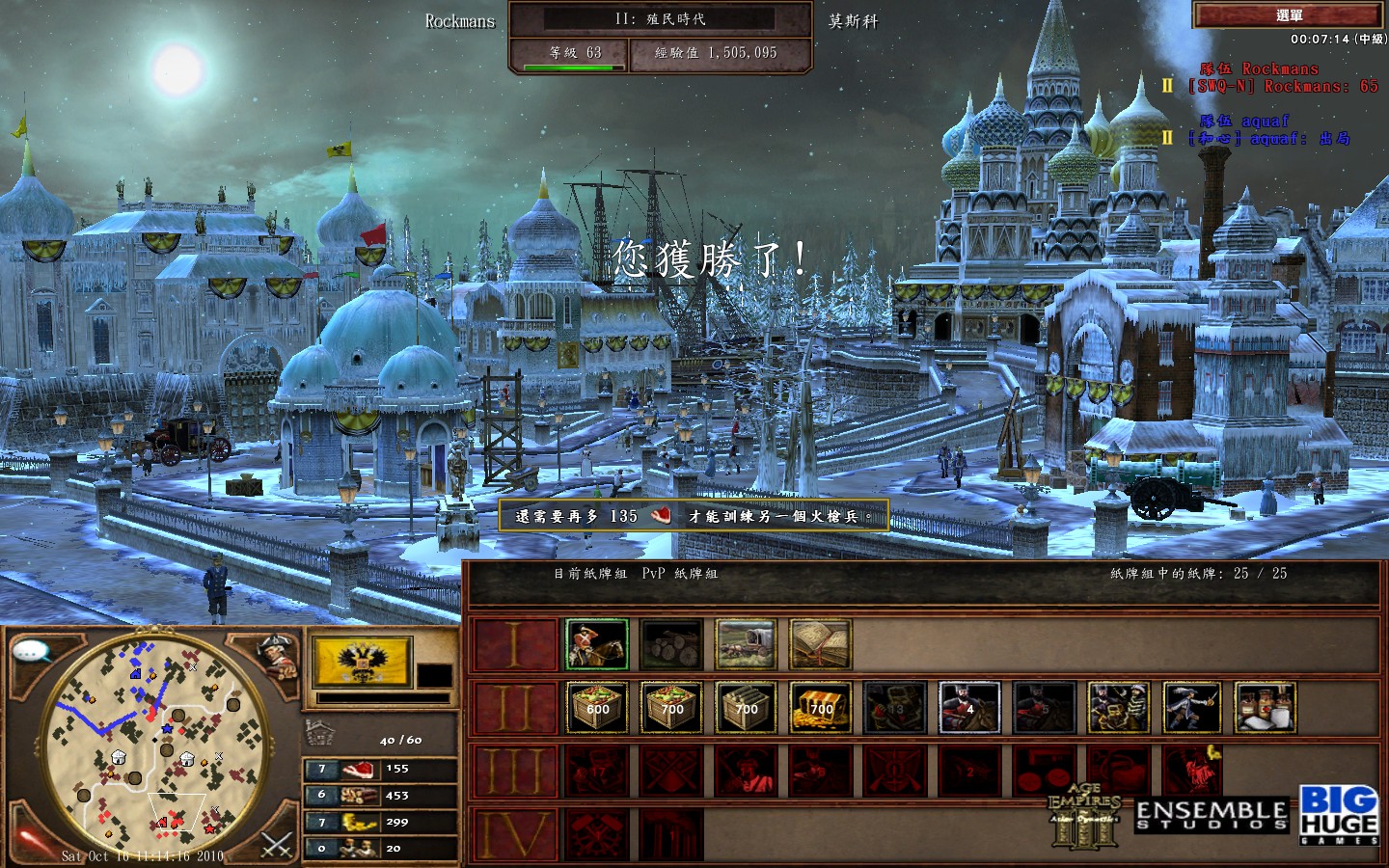
Task: Choose the cavalry rider card in Age I
Action: (597, 644)
